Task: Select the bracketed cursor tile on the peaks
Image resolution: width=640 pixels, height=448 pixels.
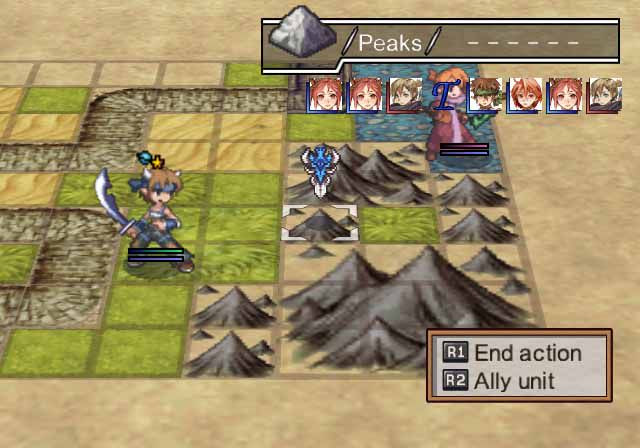Action: (319, 223)
